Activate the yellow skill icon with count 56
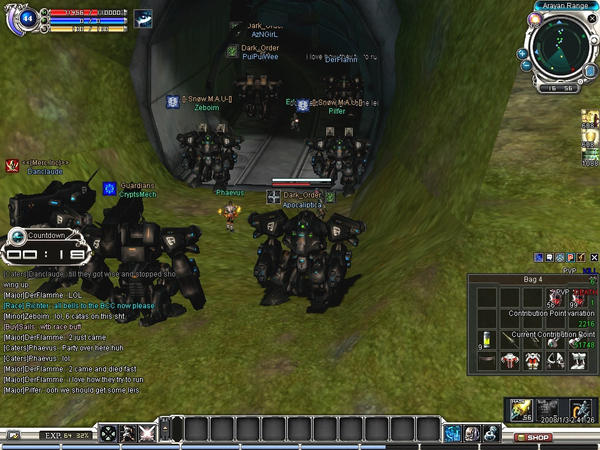This screenshot has width=600, height=450. [521, 410]
